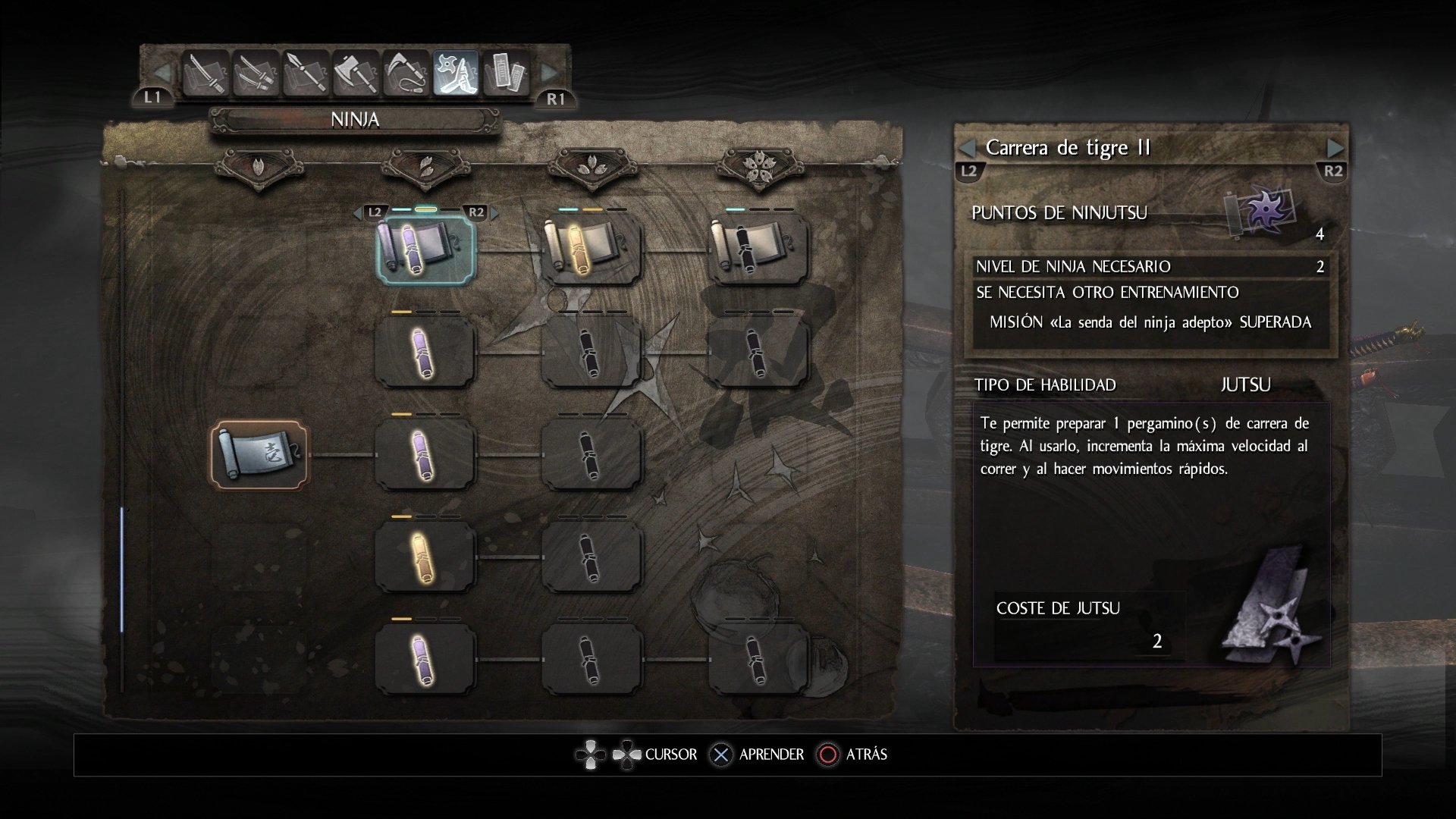
Task: Click the left arrow of the weapon tab bar
Action: [162, 74]
